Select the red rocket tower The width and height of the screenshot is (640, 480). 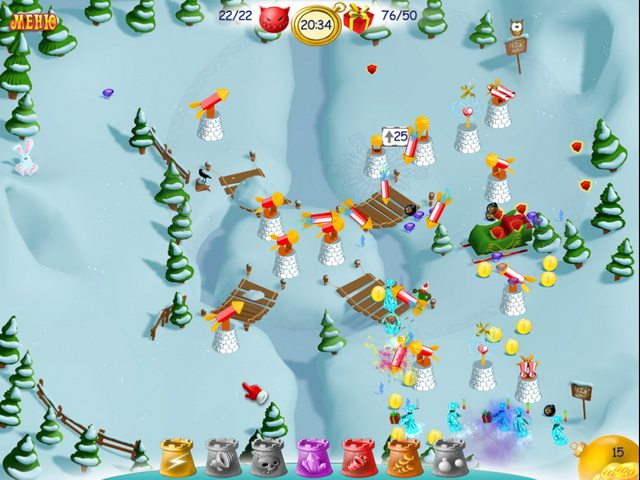click(x=359, y=458)
